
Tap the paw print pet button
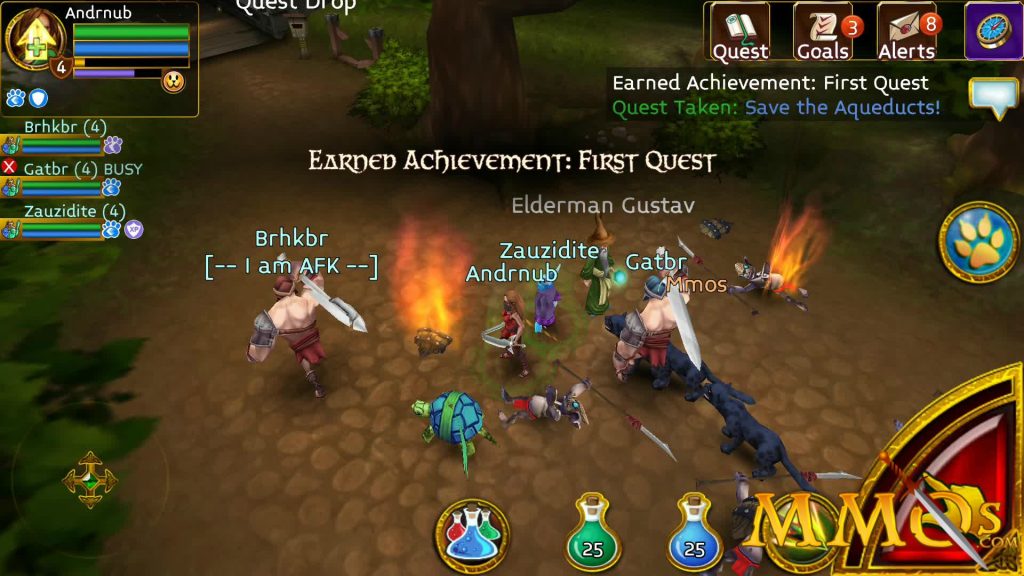click(x=979, y=242)
